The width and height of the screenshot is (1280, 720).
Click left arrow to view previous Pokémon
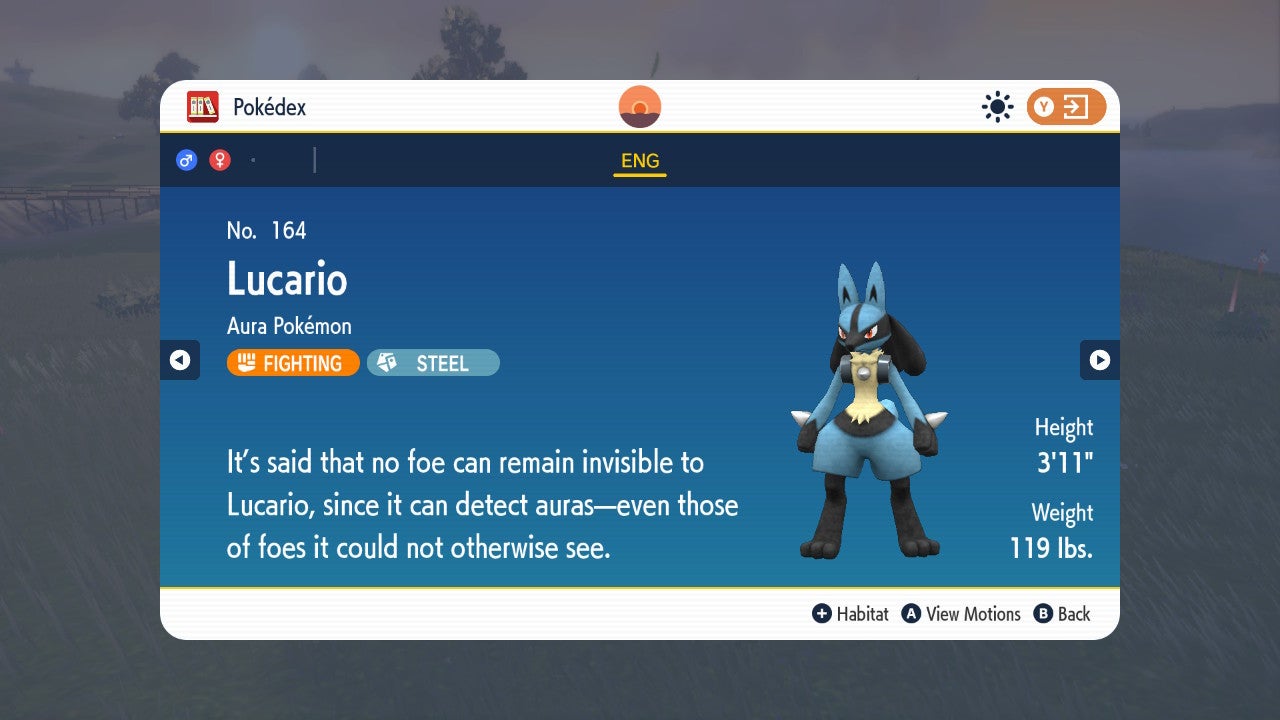pyautogui.click(x=180, y=360)
